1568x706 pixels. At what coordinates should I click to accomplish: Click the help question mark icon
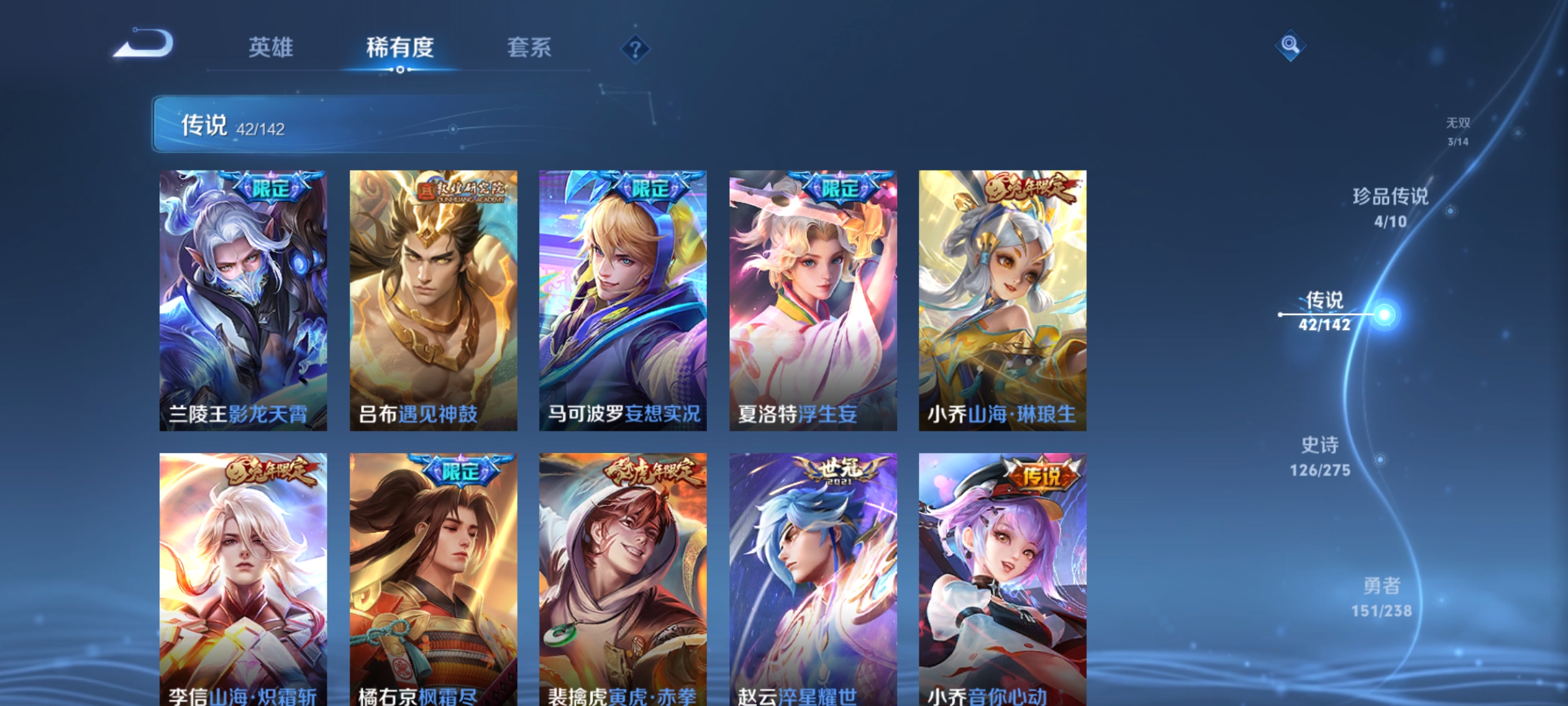pyautogui.click(x=637, y=49)
